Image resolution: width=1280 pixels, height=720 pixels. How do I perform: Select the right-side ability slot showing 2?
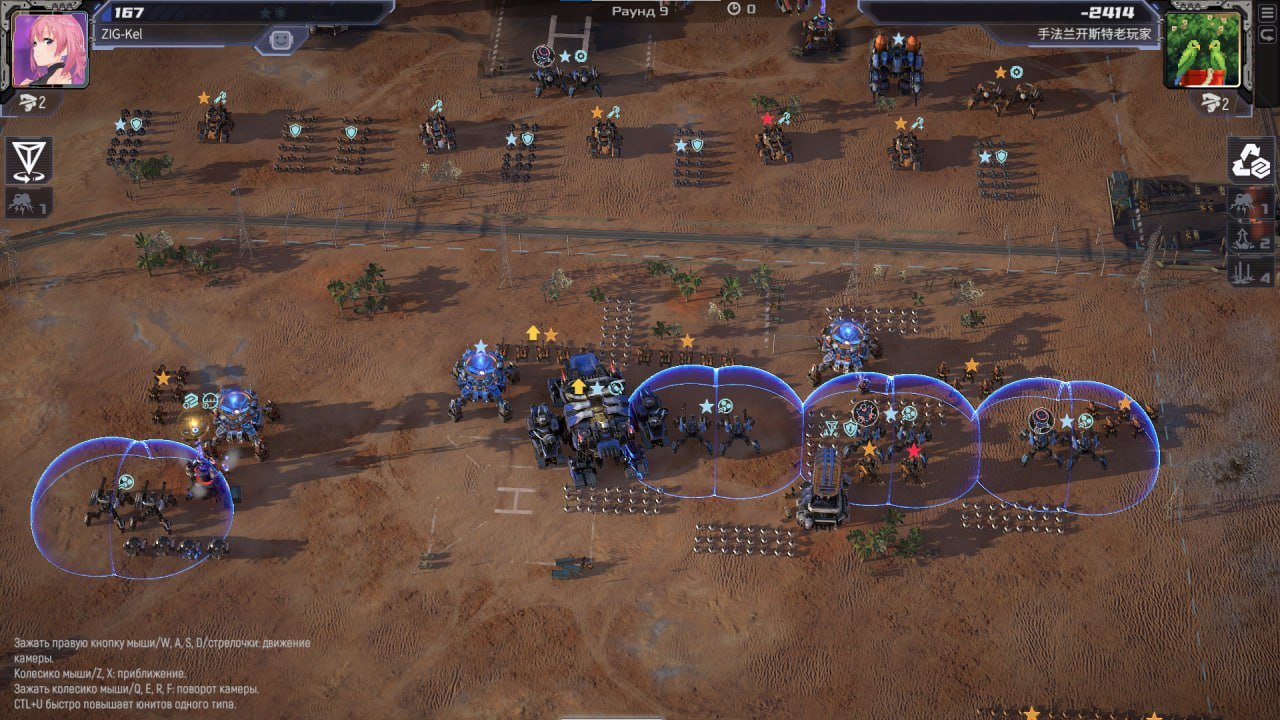tap(1251, 238)
